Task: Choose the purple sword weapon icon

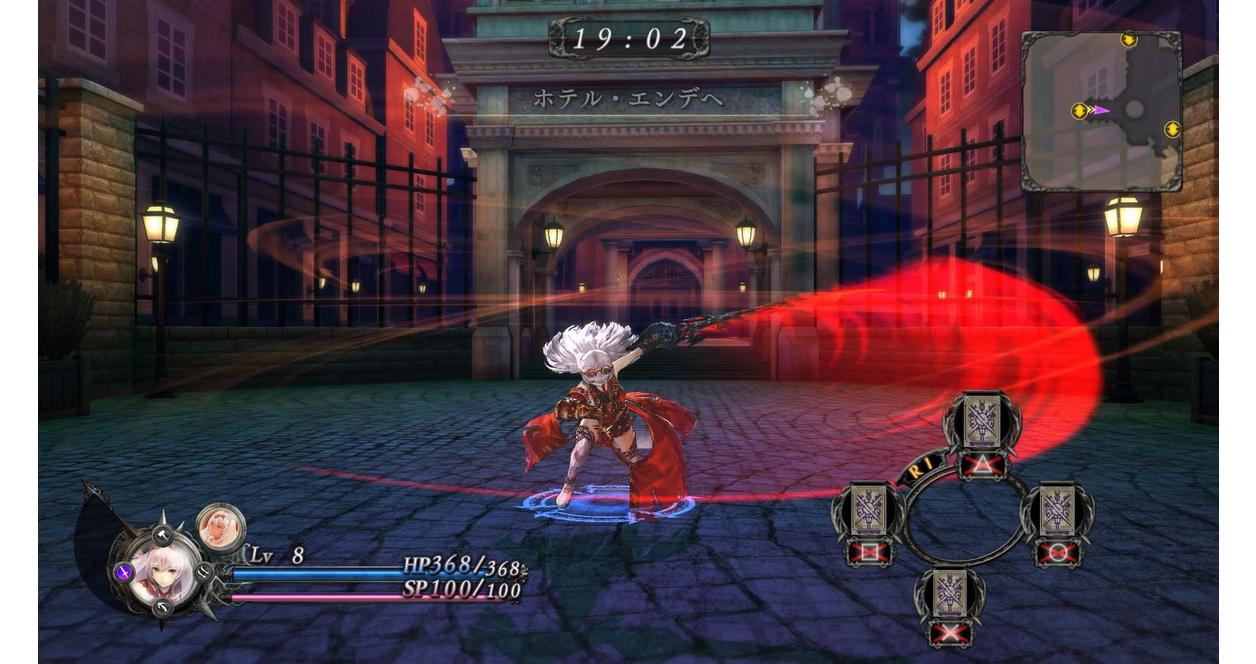Action: coord(124,572)
